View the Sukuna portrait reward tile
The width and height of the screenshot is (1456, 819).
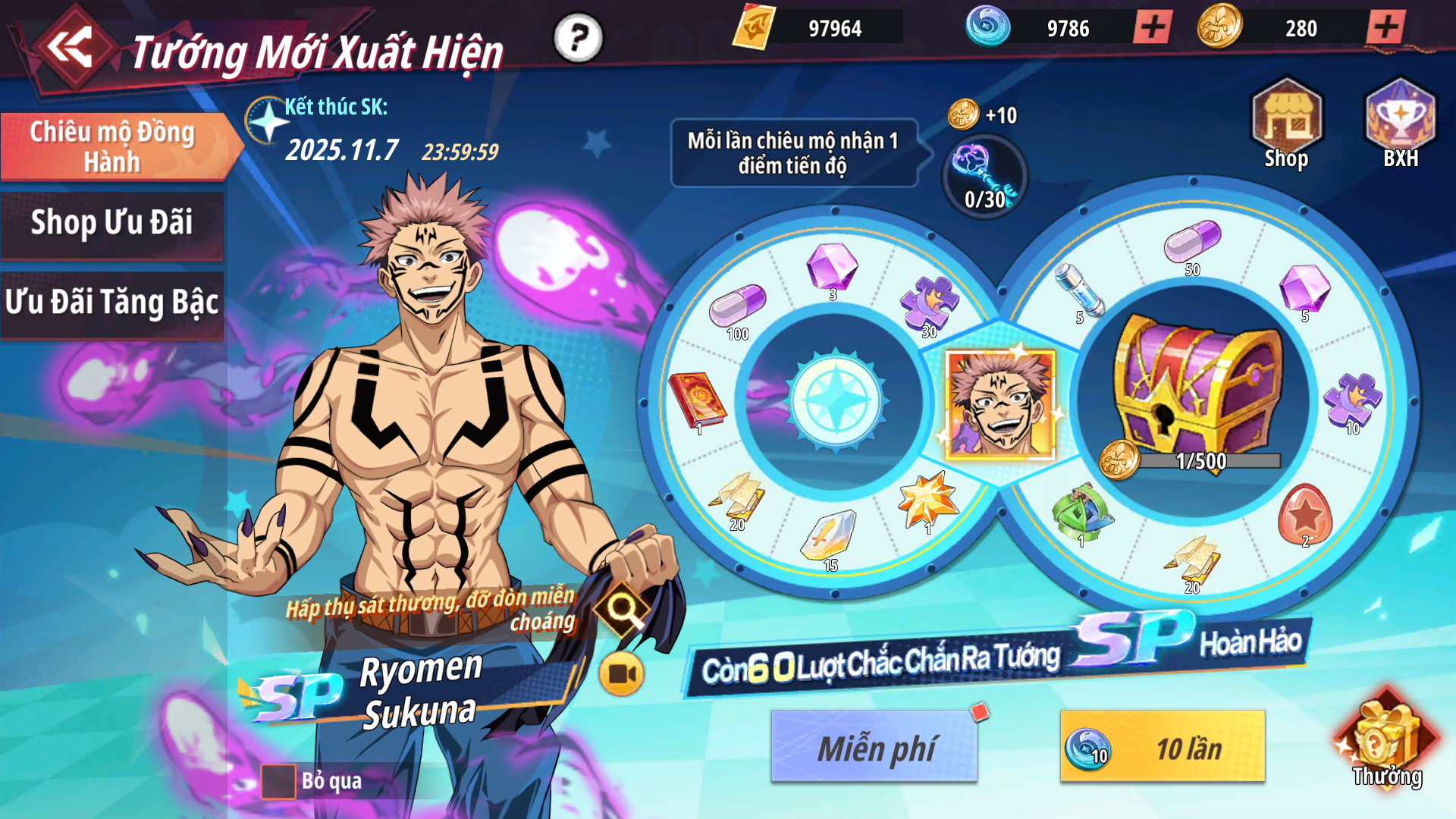(1000, 404)
